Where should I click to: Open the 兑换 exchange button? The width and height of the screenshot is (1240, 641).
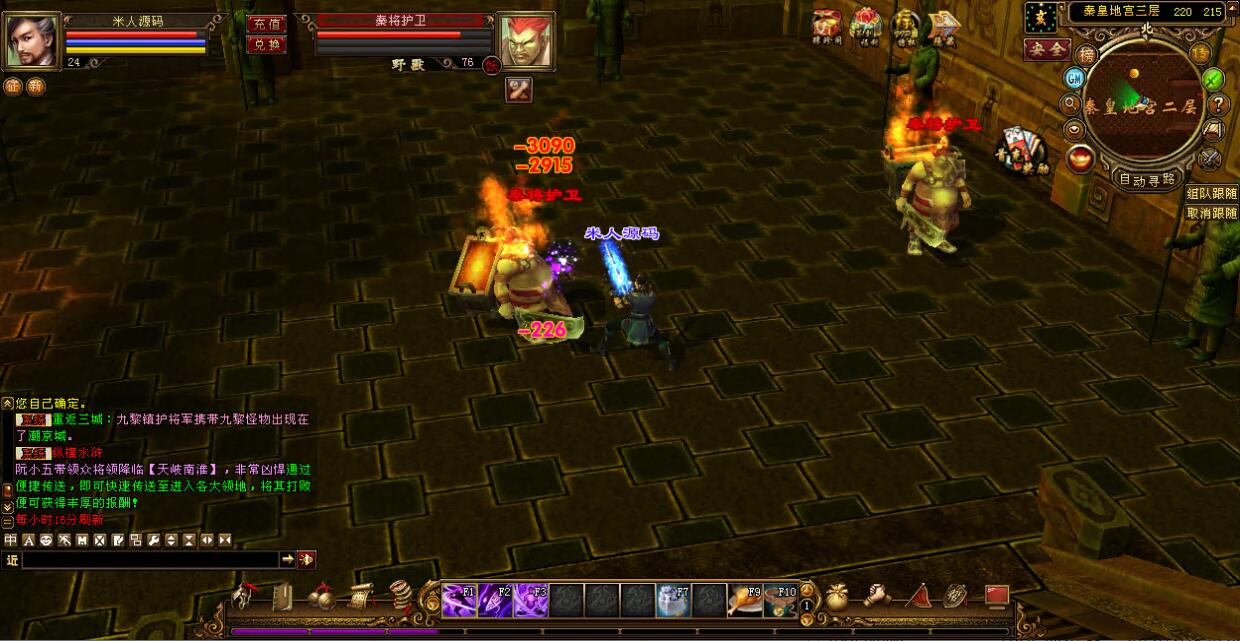click(x=266, y=44)
